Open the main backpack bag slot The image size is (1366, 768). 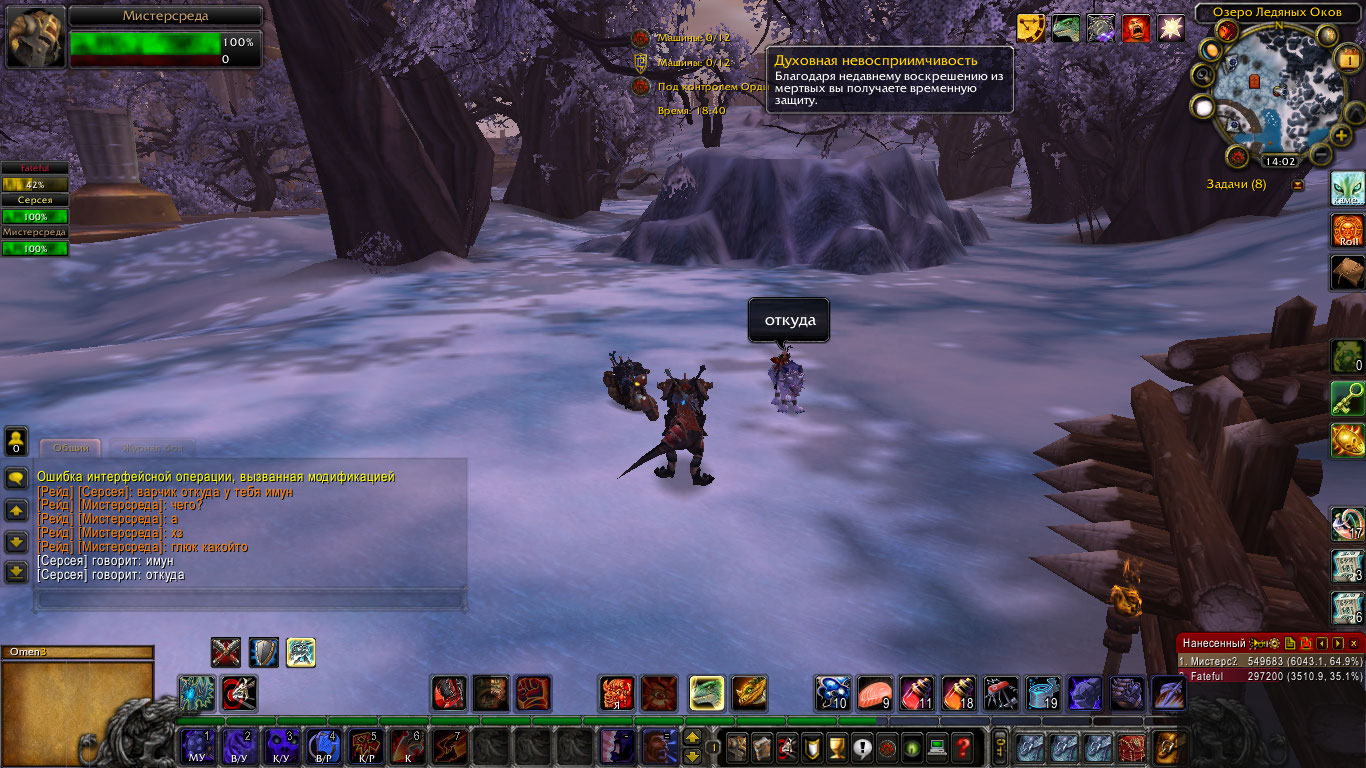point(1167,746)
